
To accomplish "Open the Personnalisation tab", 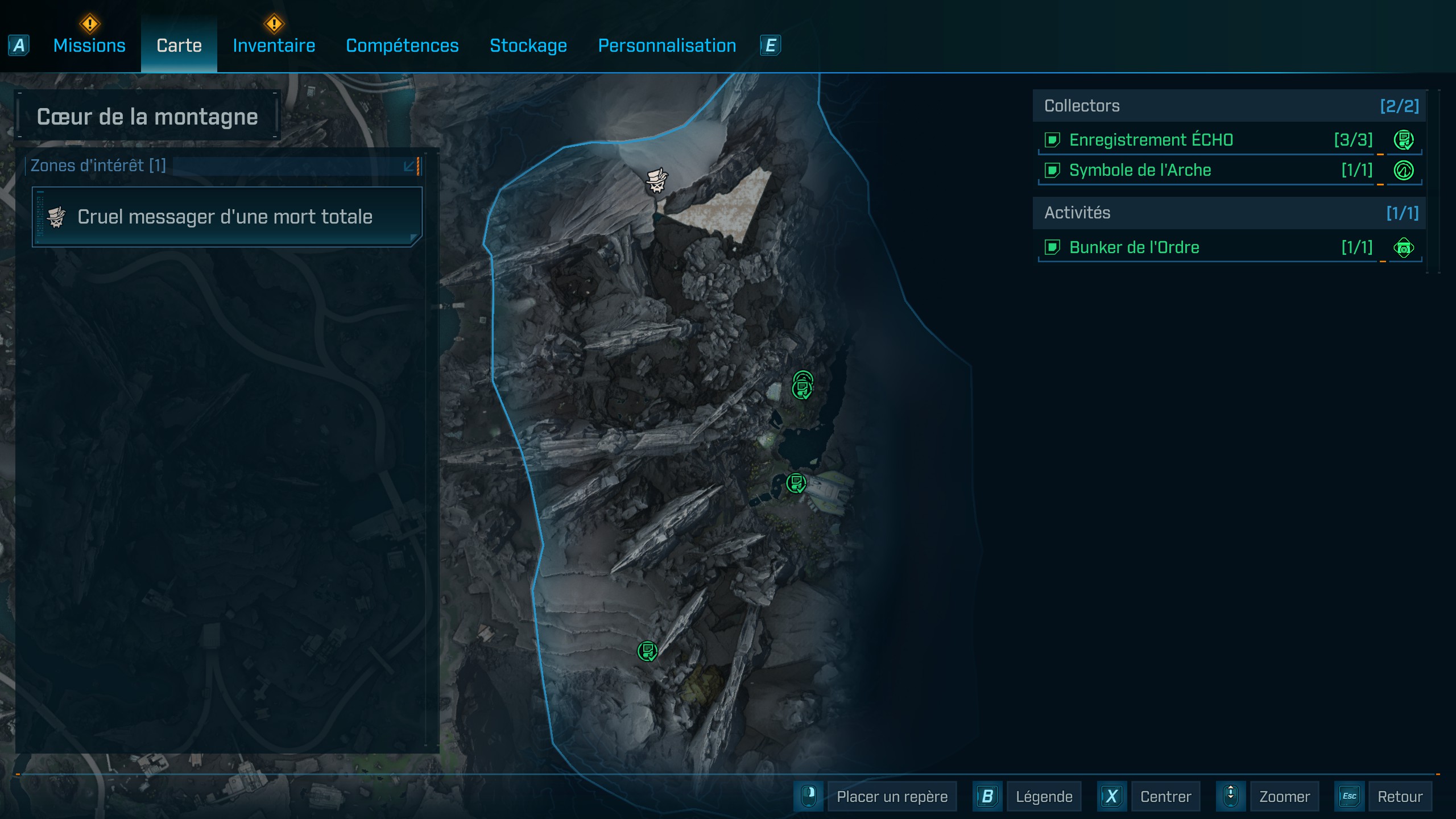I will point(667,45).
